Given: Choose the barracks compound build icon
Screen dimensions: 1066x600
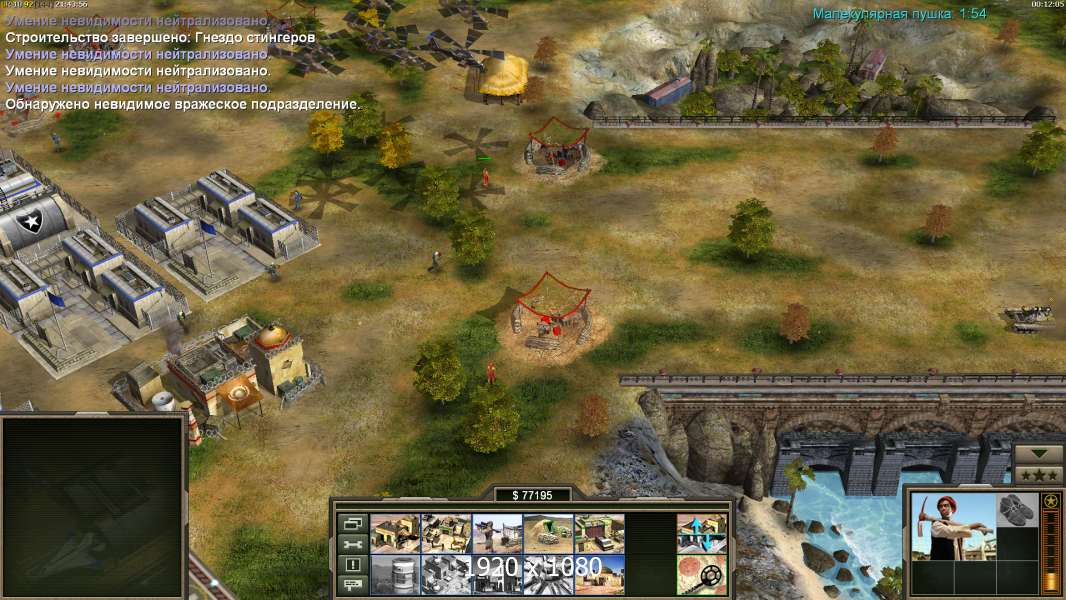Looking at the screenshot, I should pos(446,534).
